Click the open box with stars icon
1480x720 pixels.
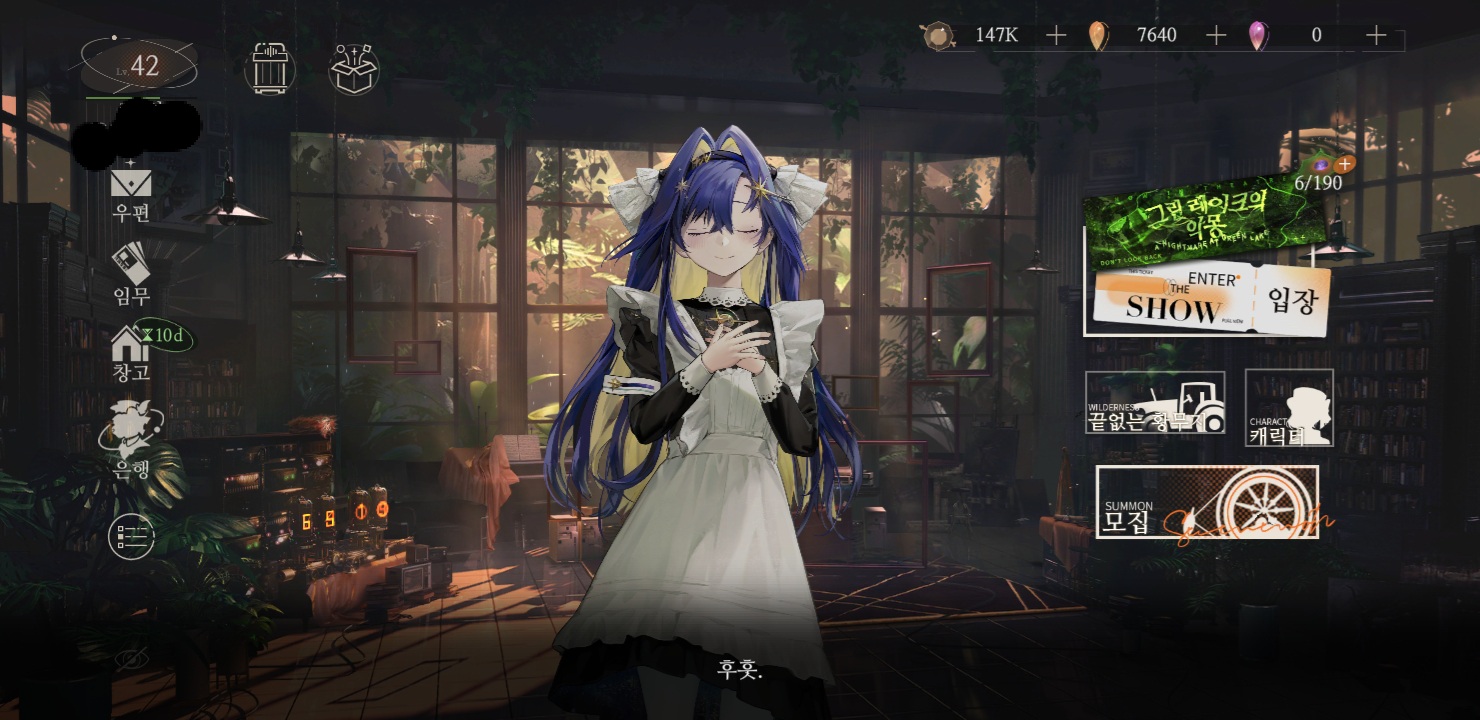(x=354, y=69)
